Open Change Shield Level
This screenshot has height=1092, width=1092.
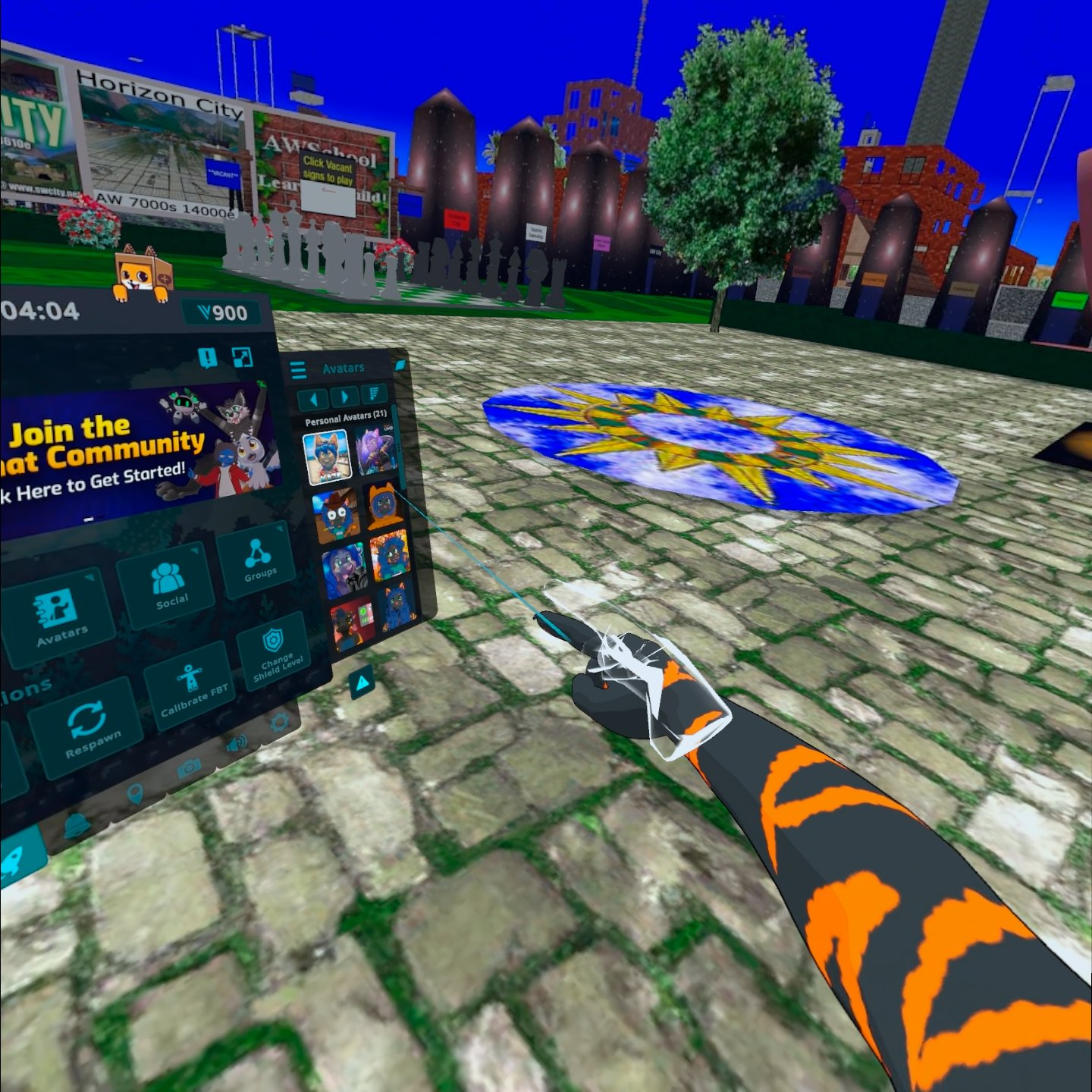click(275, 651)
